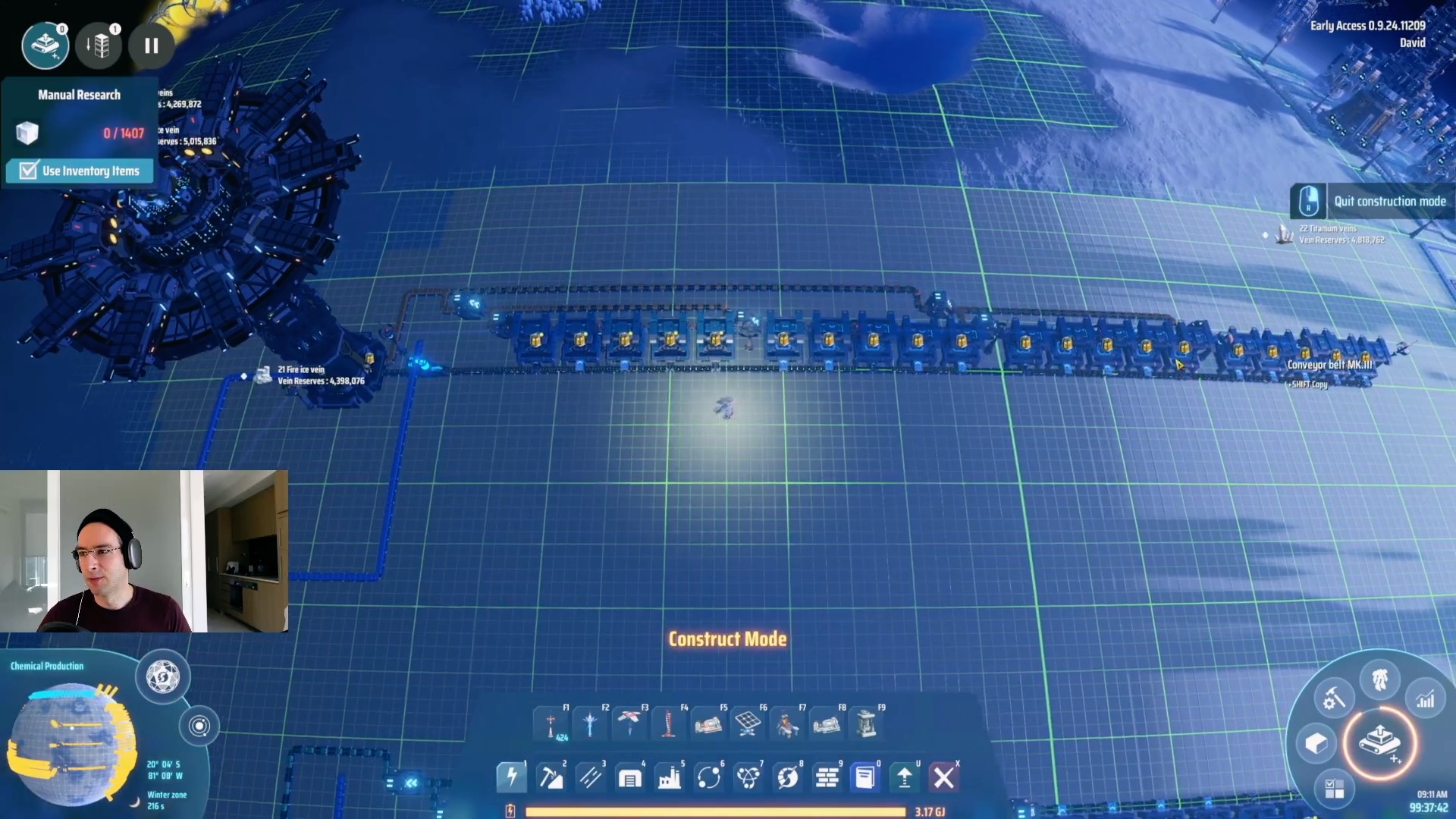Open the pickaxe mining build category

pos(551,777)
